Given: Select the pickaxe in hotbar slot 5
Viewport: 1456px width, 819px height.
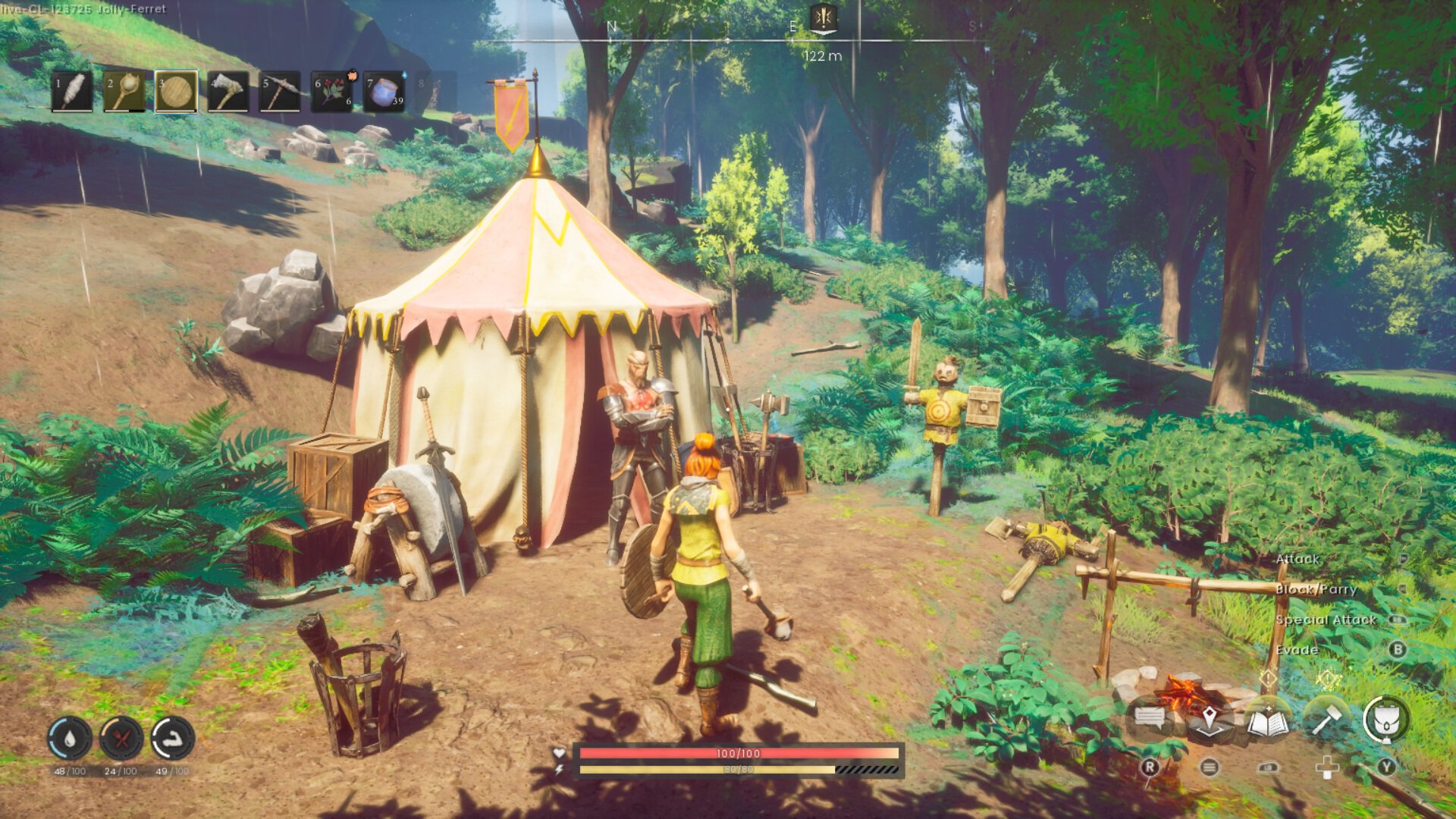Looking at the screenshot, I should coord(280,92).
